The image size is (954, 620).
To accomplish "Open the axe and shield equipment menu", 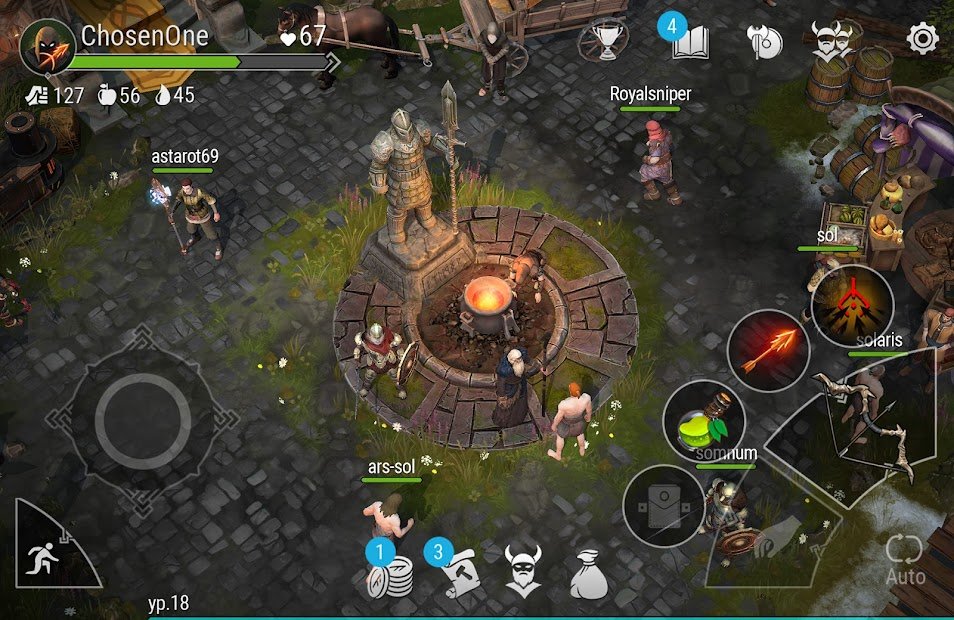I will [x=765, y=41].
